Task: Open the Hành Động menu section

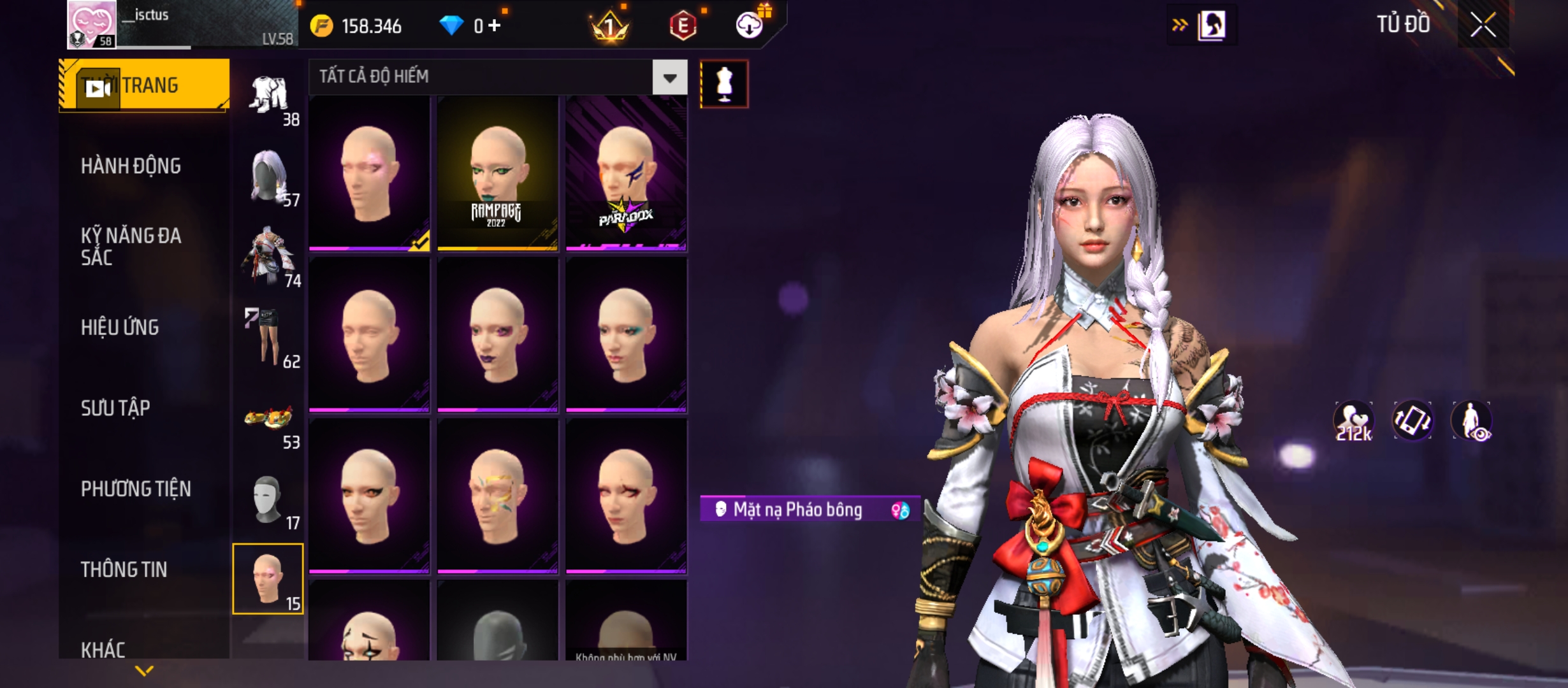Action: click(x=131, y=166)
